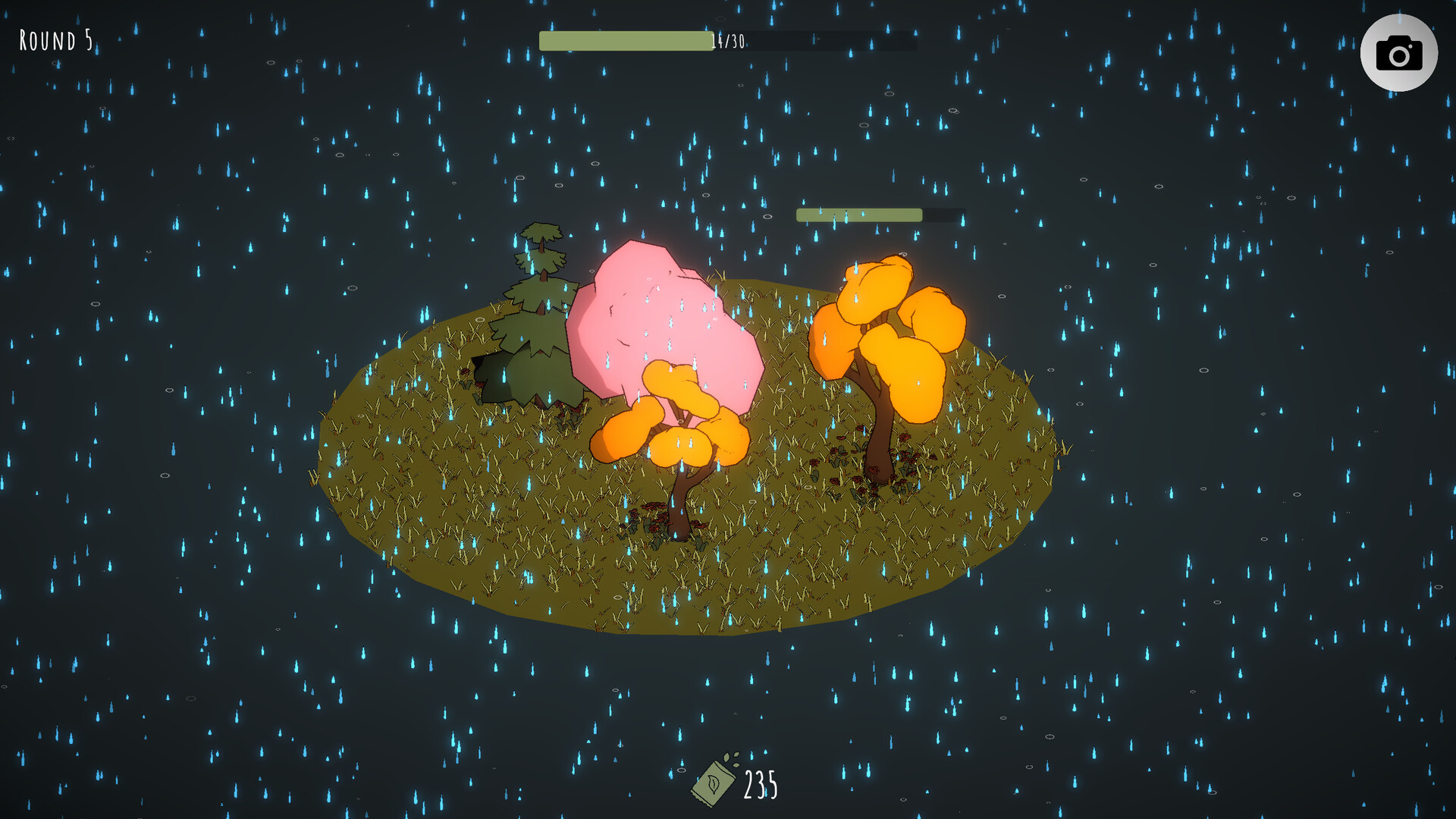Click the camera screenshot button
The image size is (1456, 819).
[x=1398, y=53]
